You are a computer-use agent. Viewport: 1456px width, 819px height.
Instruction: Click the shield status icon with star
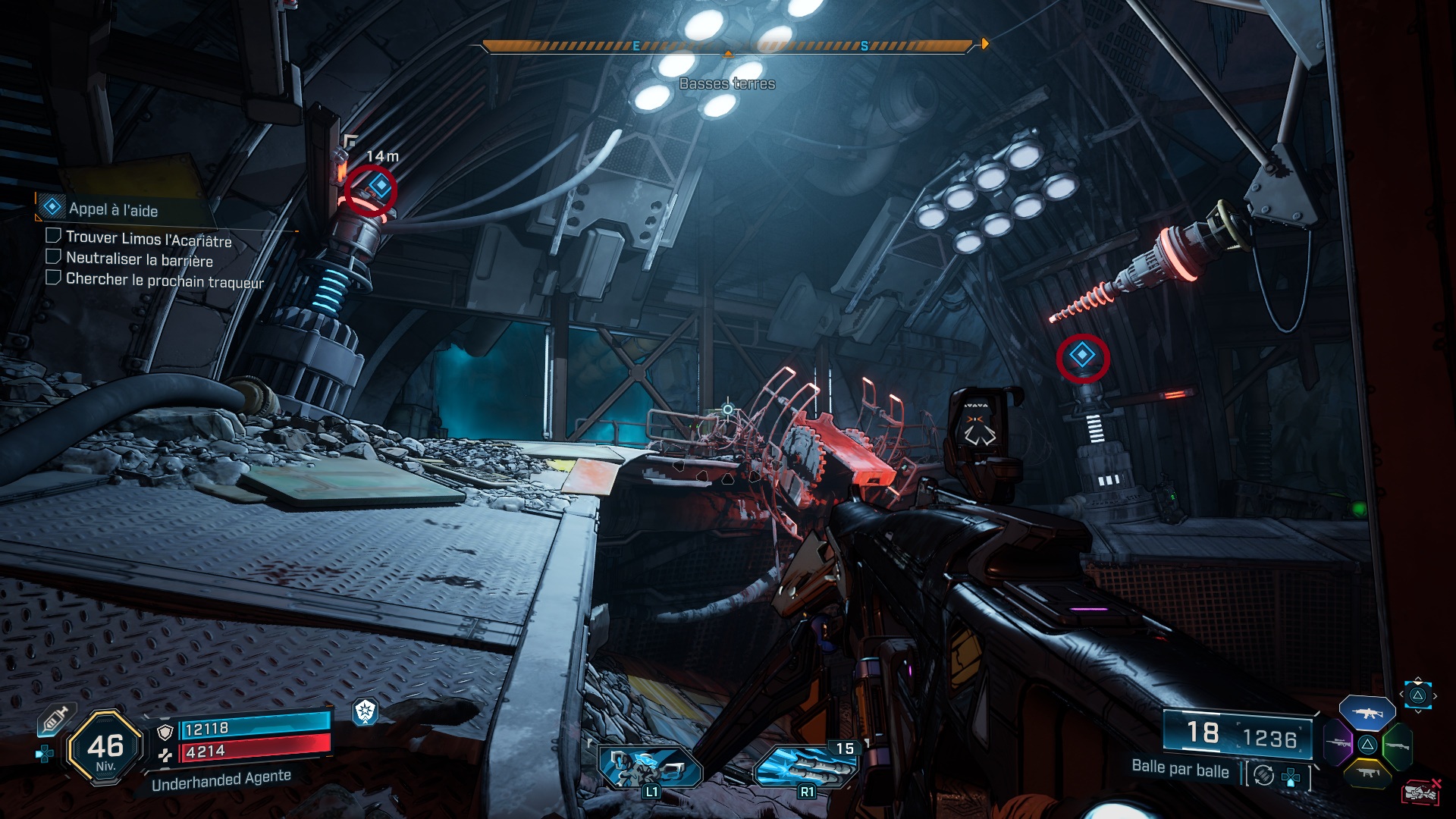click(366, 711)
